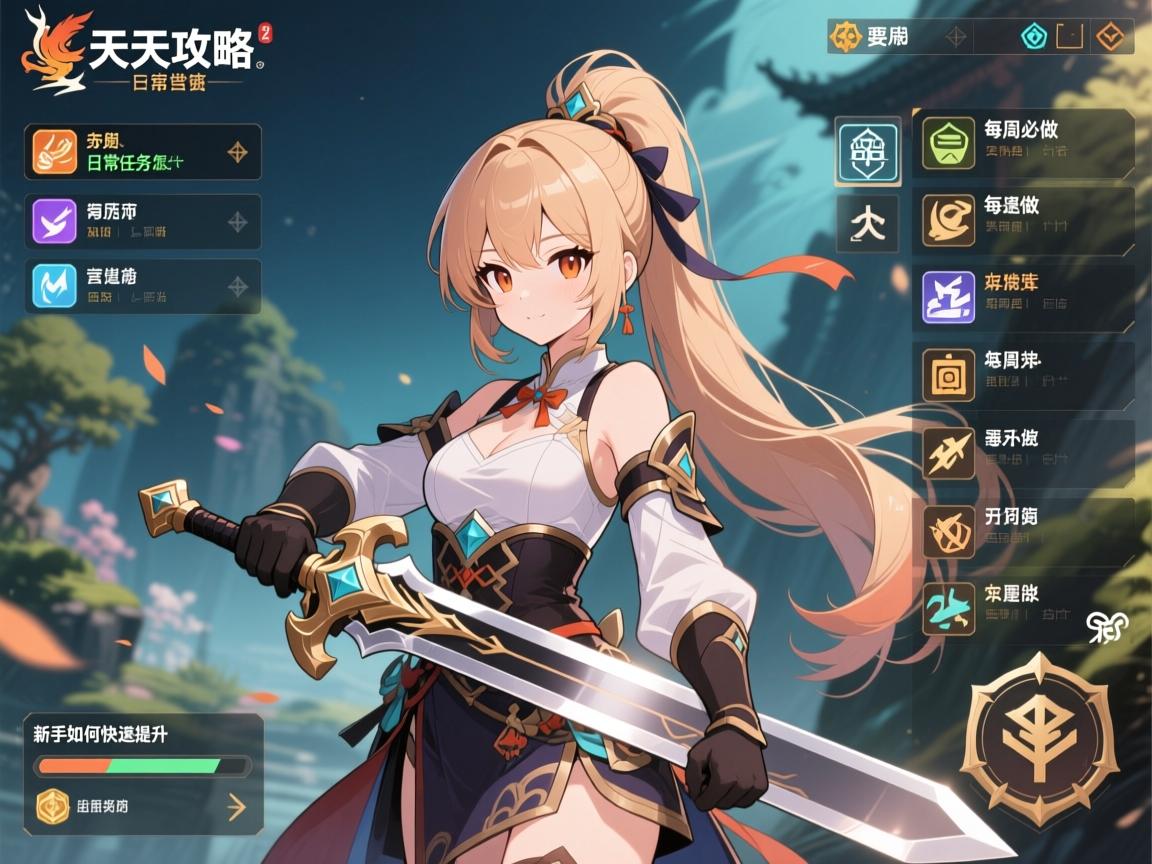1152x864 pixels.
Task: Open the 每周必做 weekly entry
Action: [1022, 143]
